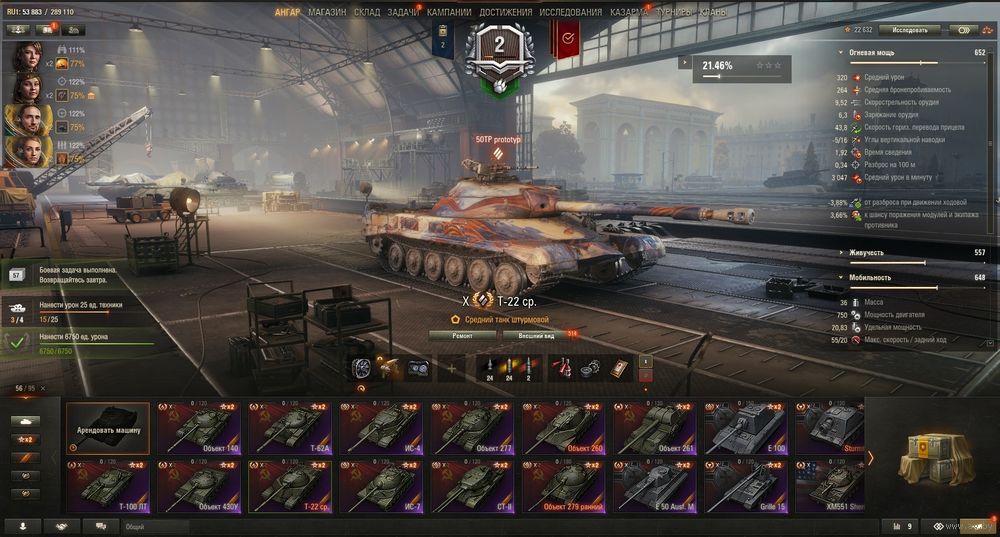Show the ДОСТИЖЕНИЯ tab
The width and height of the screenshot is (1000, 537).
tap(506, 12)
